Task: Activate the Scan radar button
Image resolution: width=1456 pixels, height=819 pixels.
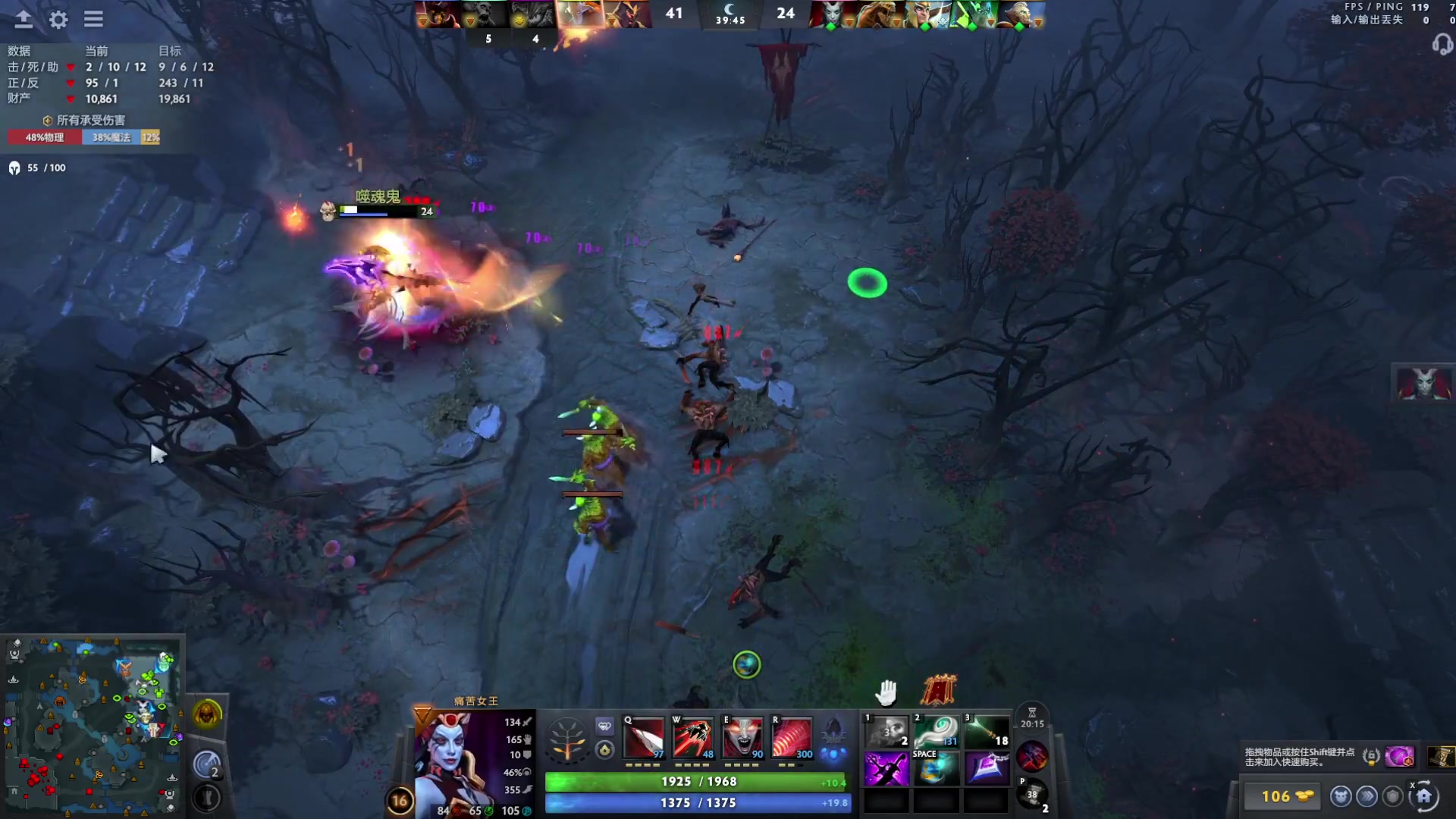Action: 206,764
